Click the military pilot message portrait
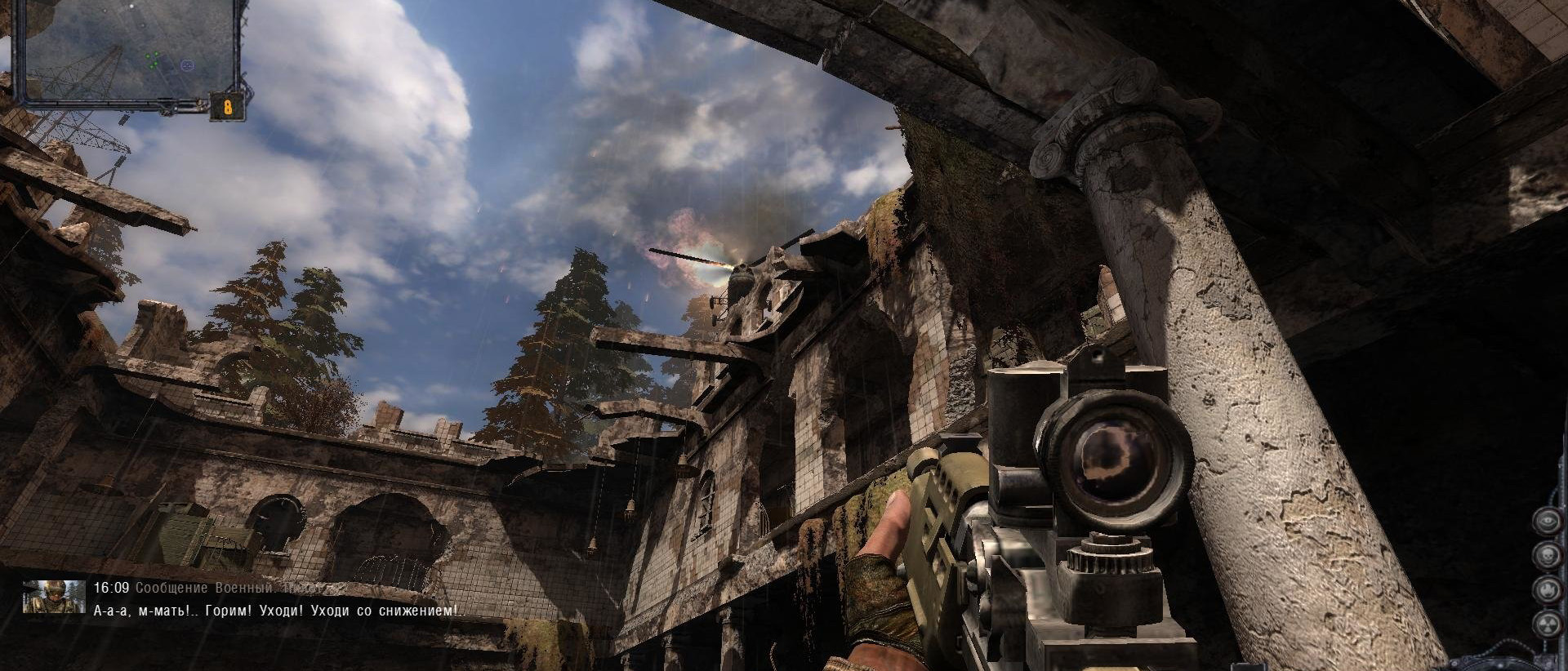 (54, 597)
